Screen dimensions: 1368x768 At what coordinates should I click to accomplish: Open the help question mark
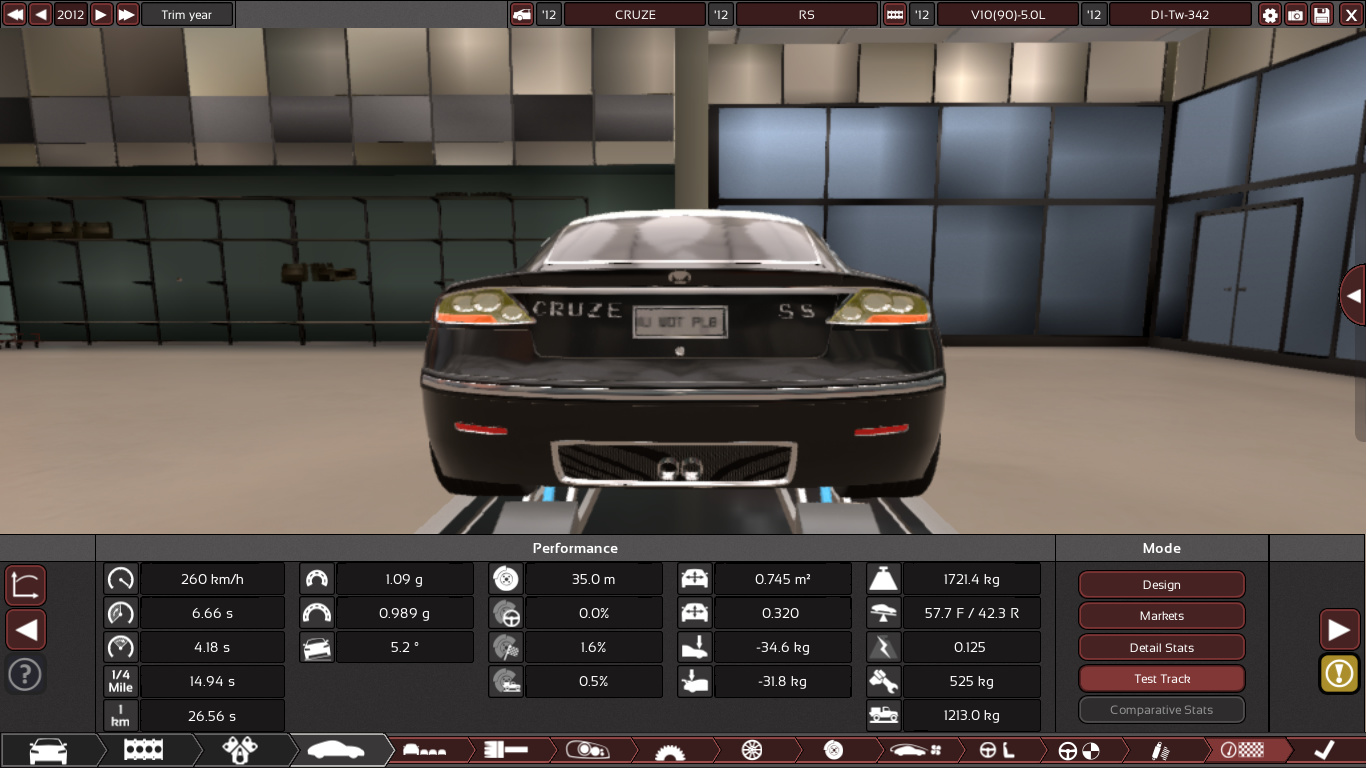(x=25, y=675)
